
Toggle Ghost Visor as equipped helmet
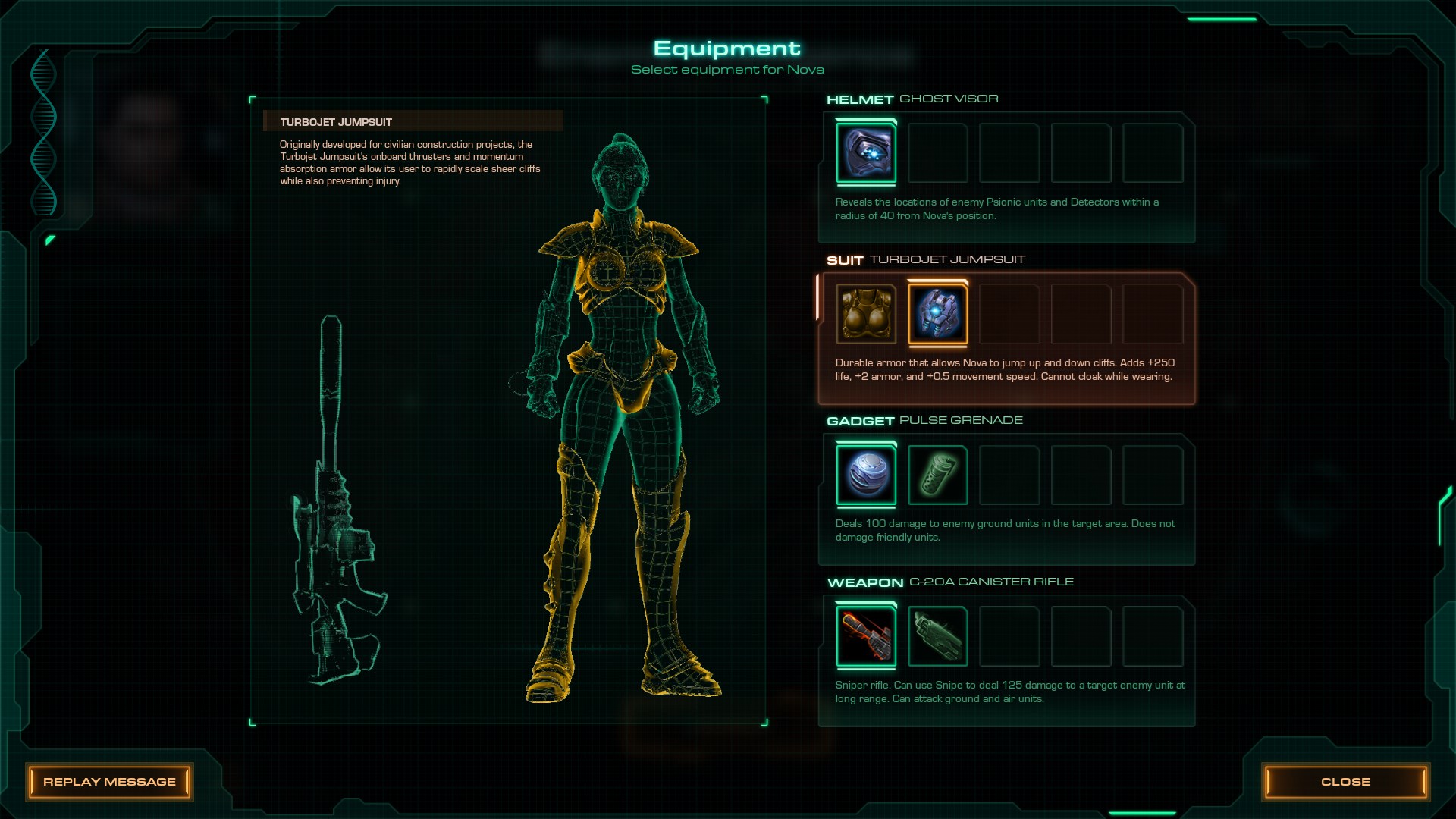tap(866, 153)
